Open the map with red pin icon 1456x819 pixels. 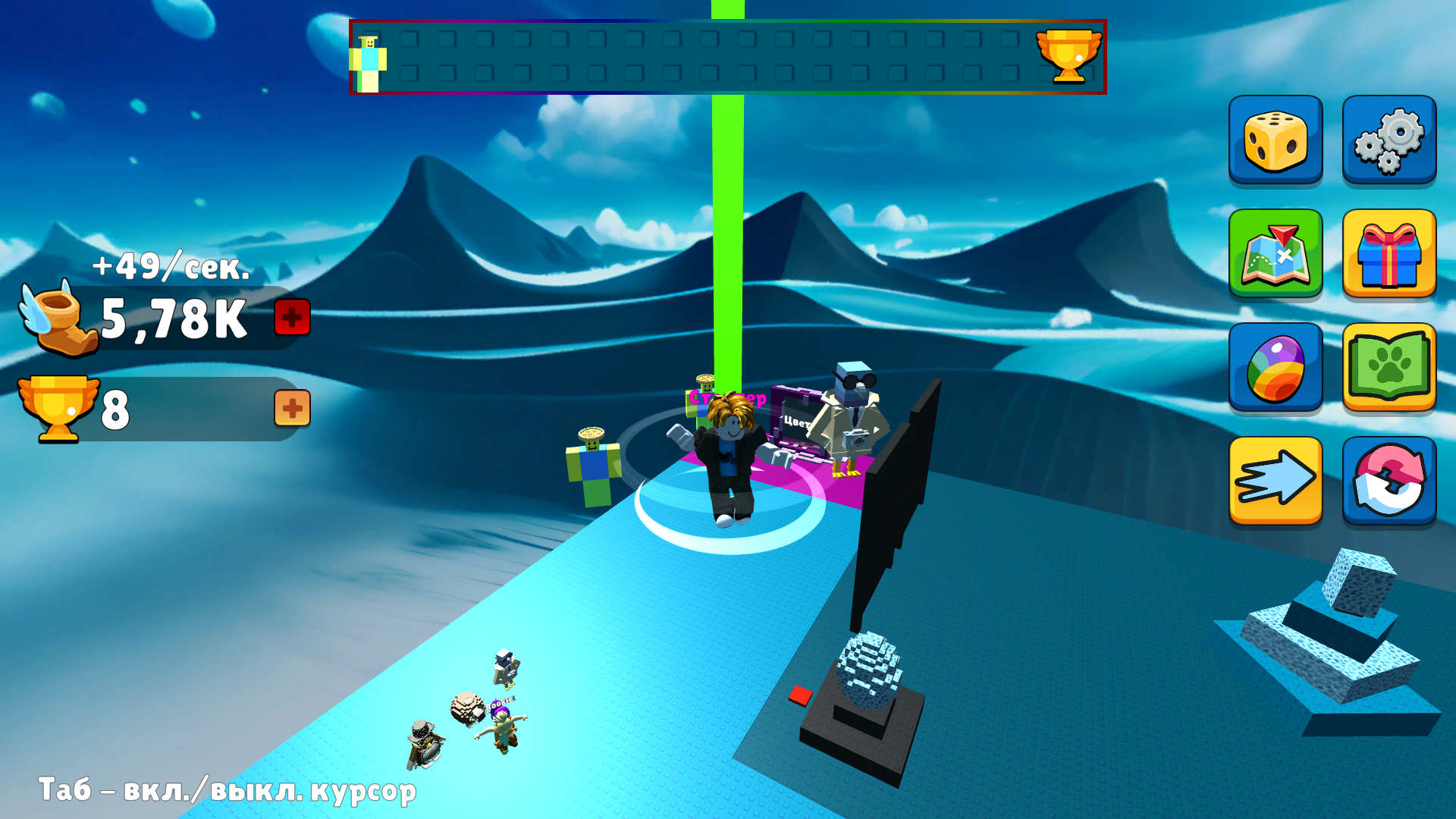tap(1276, 255)
